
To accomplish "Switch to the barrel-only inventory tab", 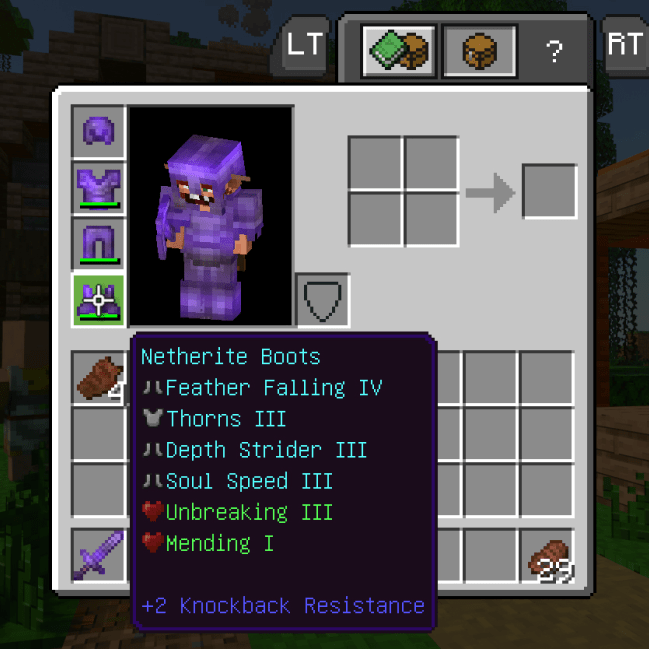I will (x=479, y=50).
